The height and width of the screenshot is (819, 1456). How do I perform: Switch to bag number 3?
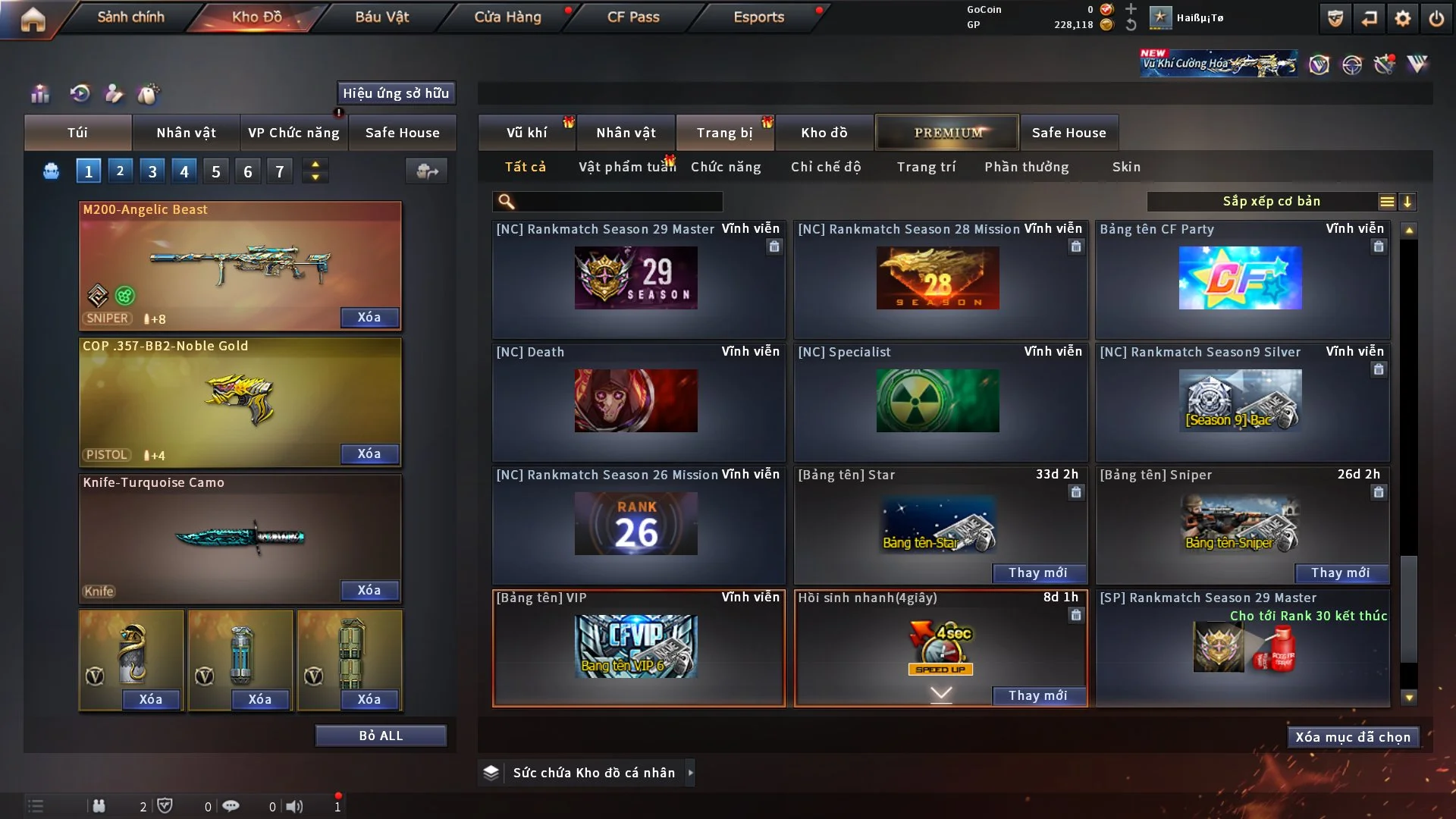152,171
